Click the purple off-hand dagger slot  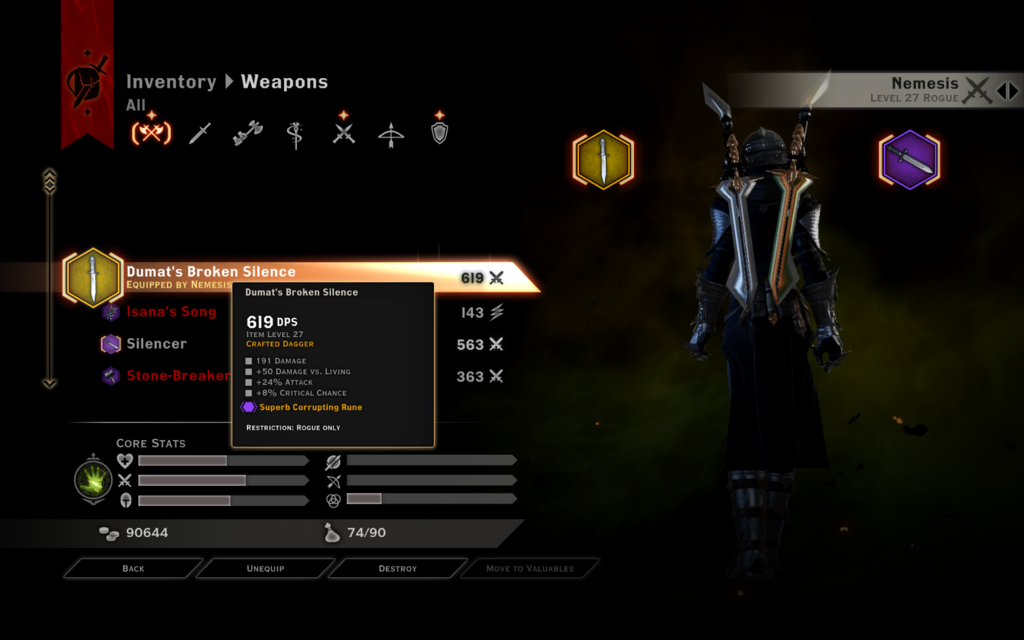pyautogui.click(x=909, y=160)
